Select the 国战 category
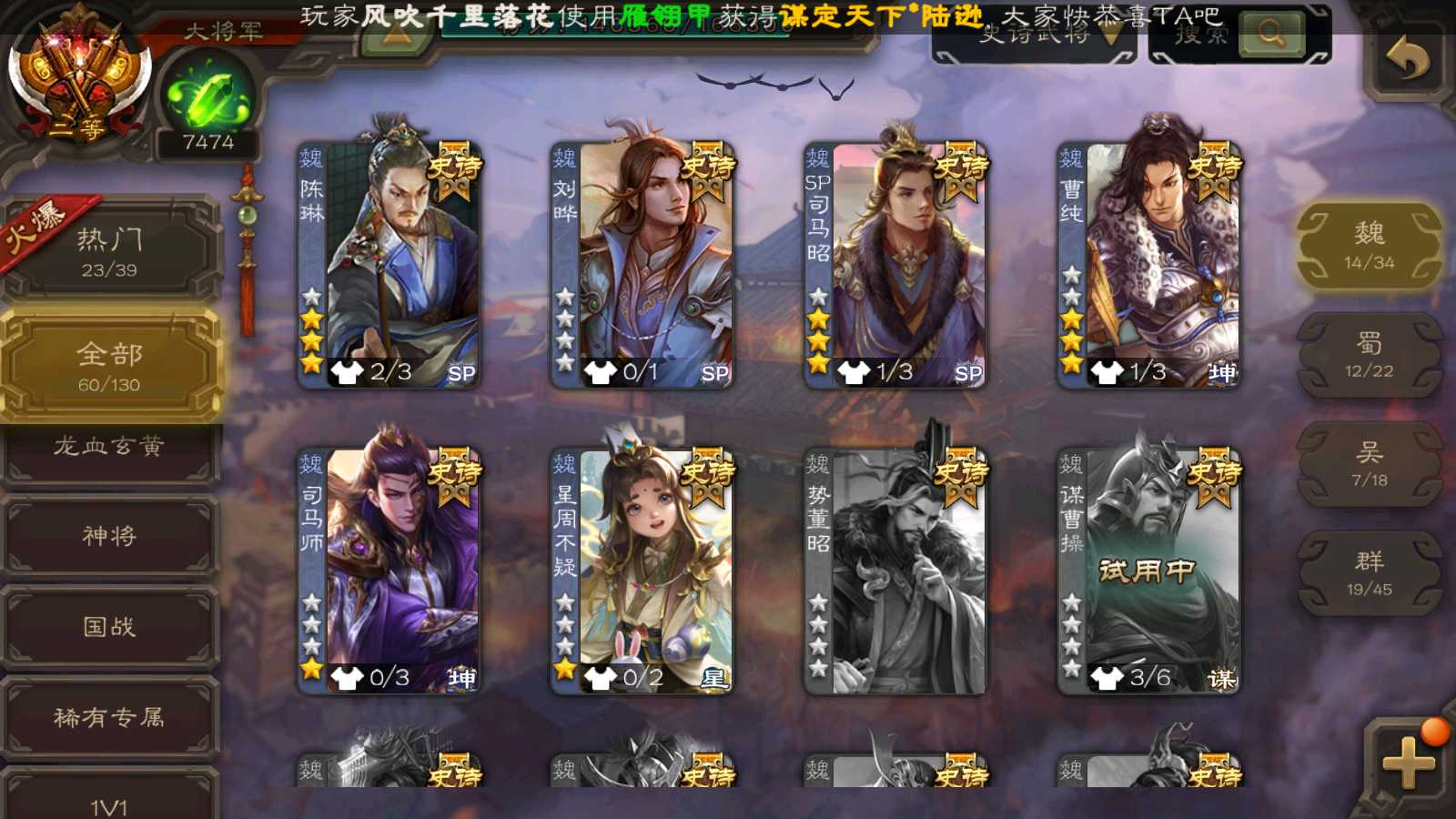1456x819 pixels. point(109,627)
